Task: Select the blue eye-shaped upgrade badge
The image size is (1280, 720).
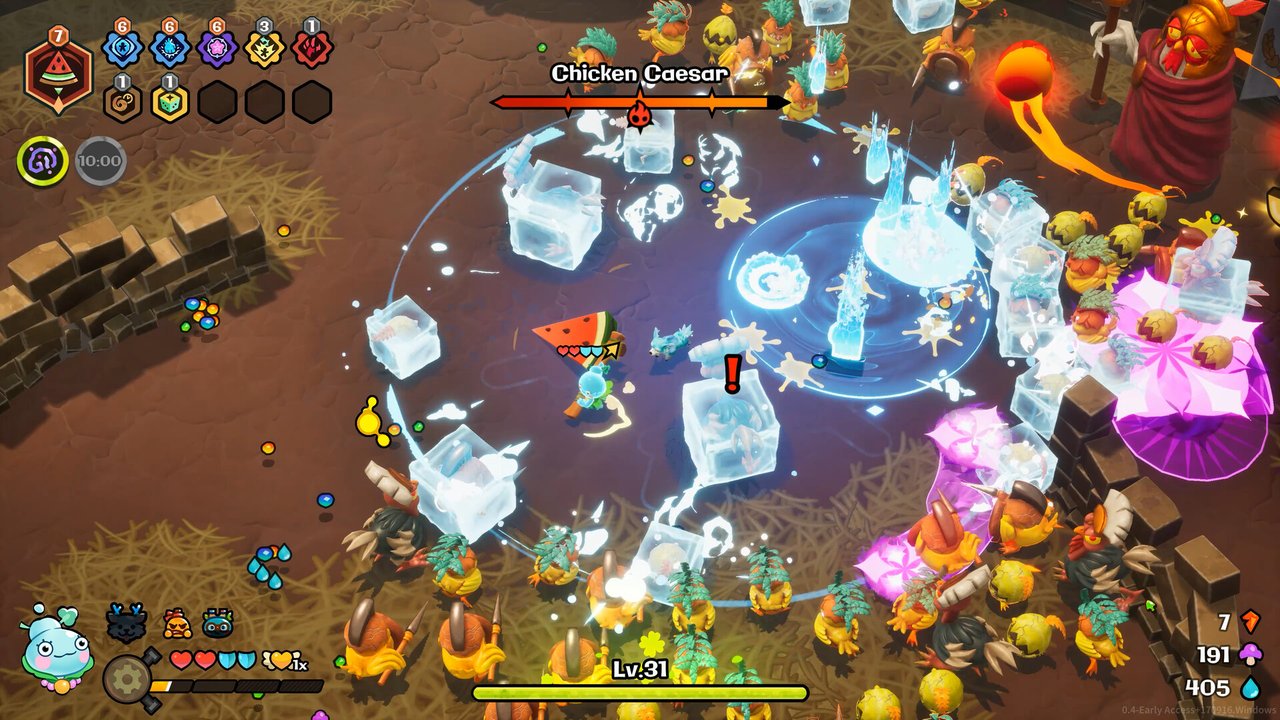Action: 122,48
